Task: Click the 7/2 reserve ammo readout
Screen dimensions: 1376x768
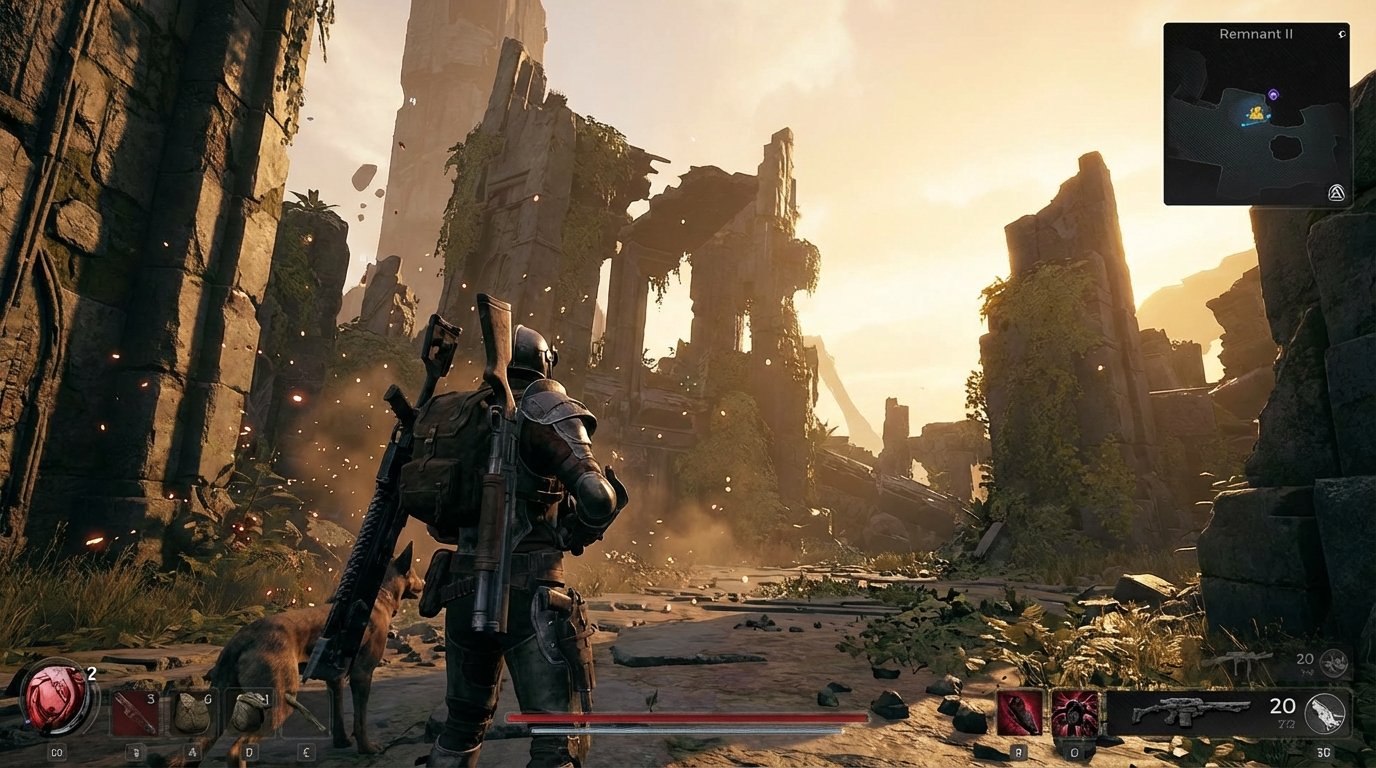Action: pyautogui.click(x=1285, y=723)
